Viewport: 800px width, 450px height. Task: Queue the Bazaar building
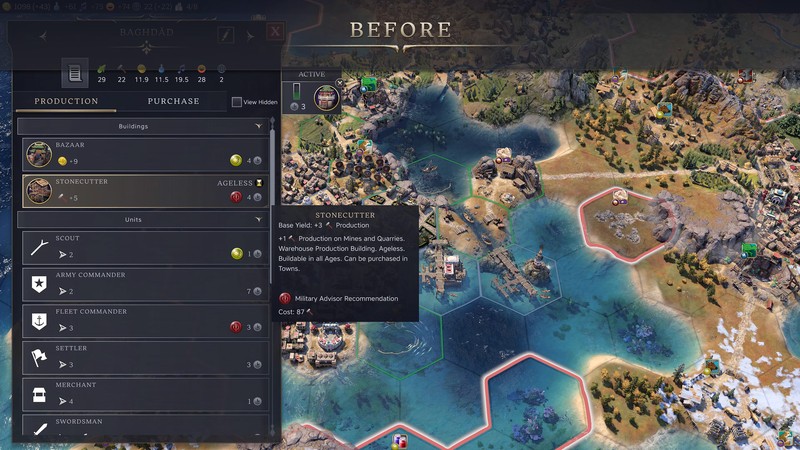click(x=145, y=153)
